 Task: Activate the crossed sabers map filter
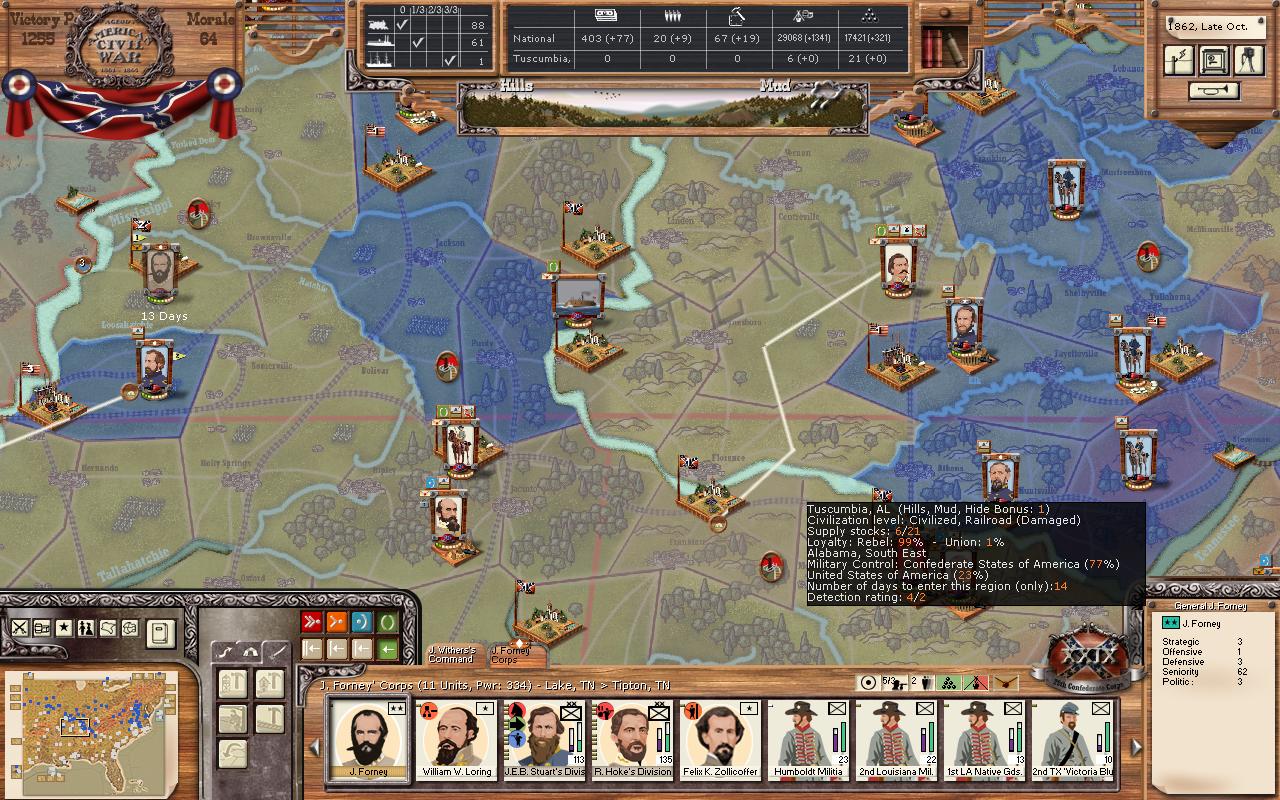pyautogui.click(x=19, y=628)
